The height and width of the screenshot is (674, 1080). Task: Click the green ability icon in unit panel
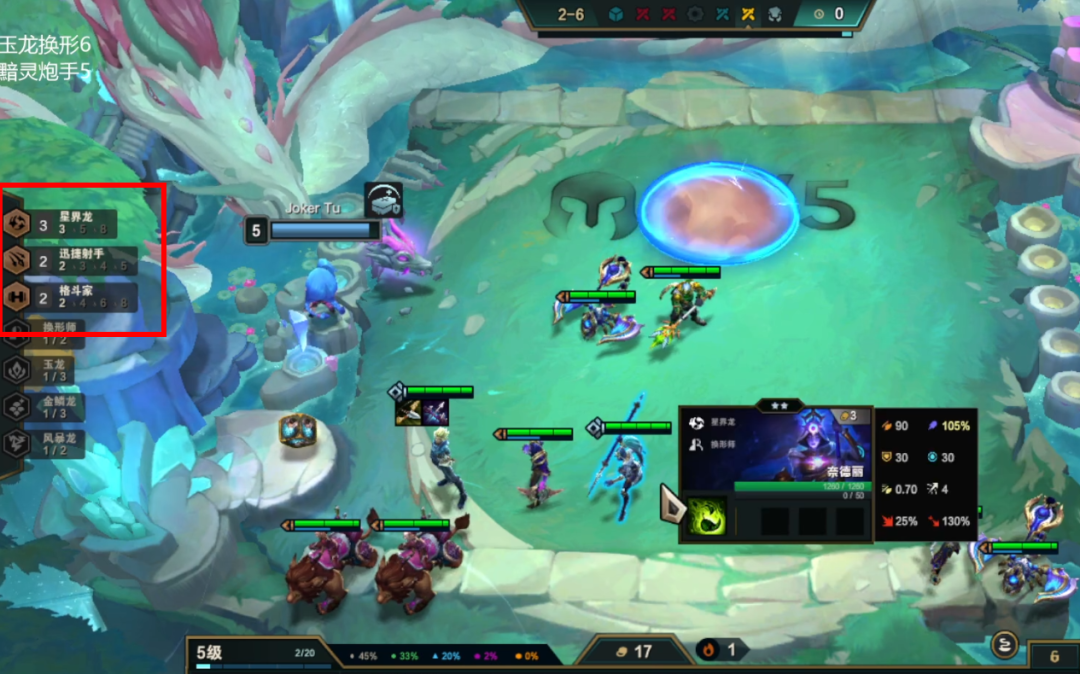pos(706,517)
